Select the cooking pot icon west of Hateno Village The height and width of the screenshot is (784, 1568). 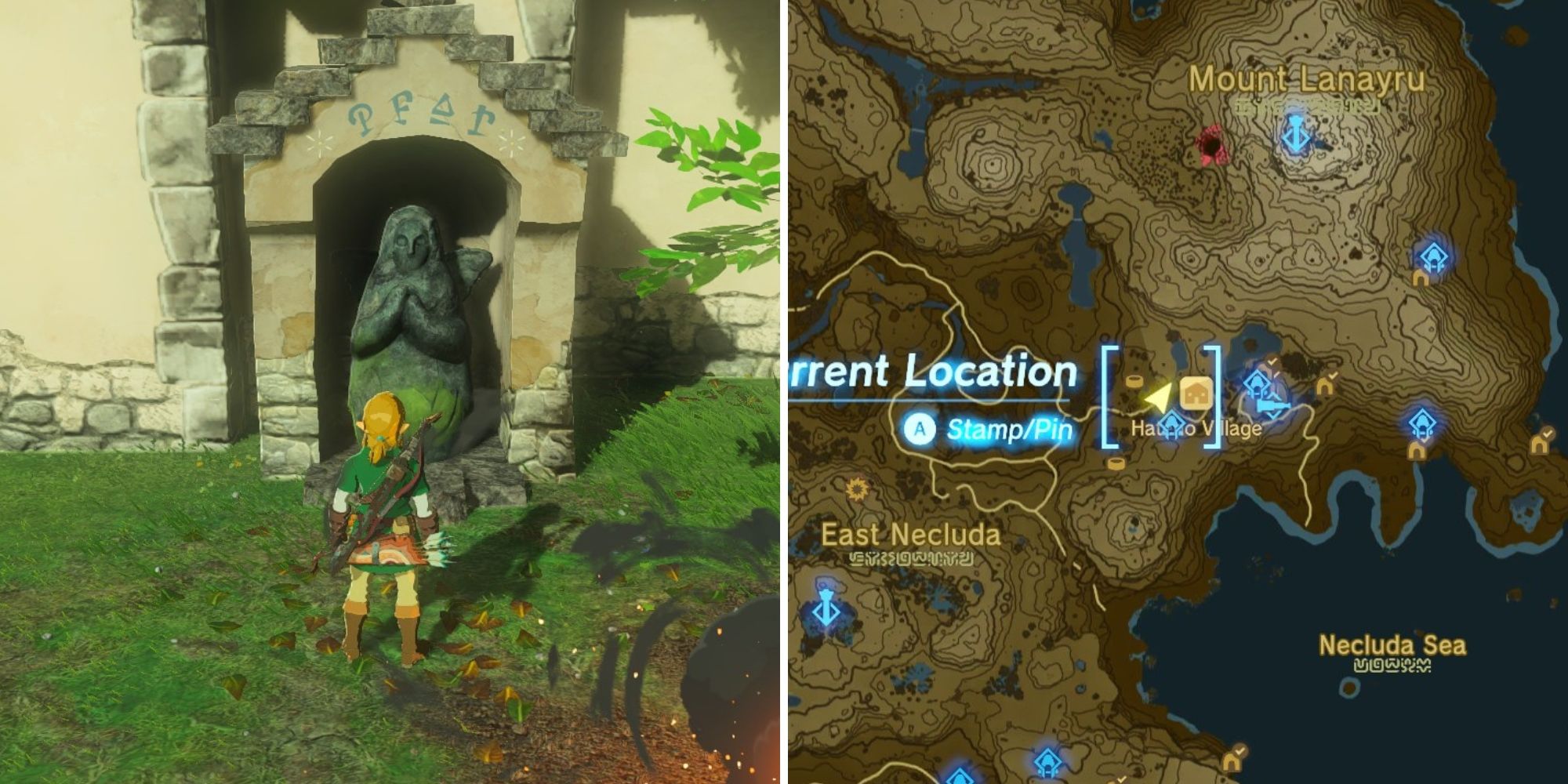point(1134,381)
